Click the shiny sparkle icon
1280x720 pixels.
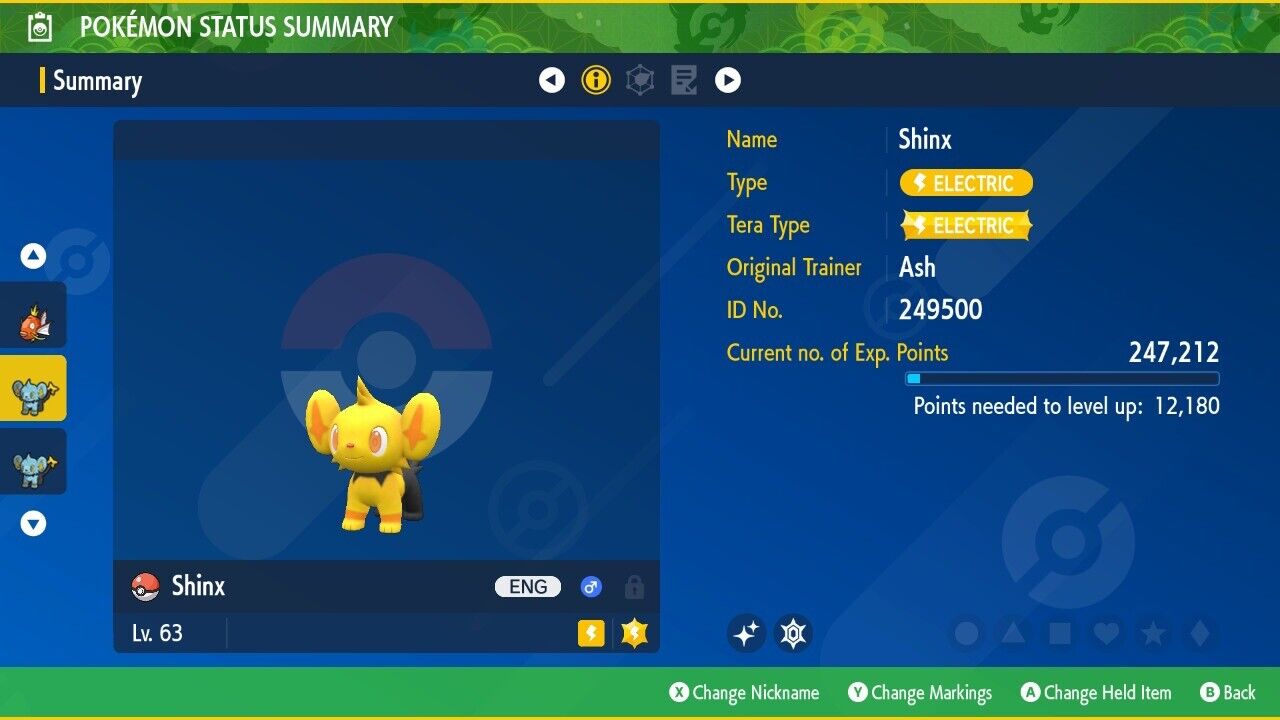point(746,633)
